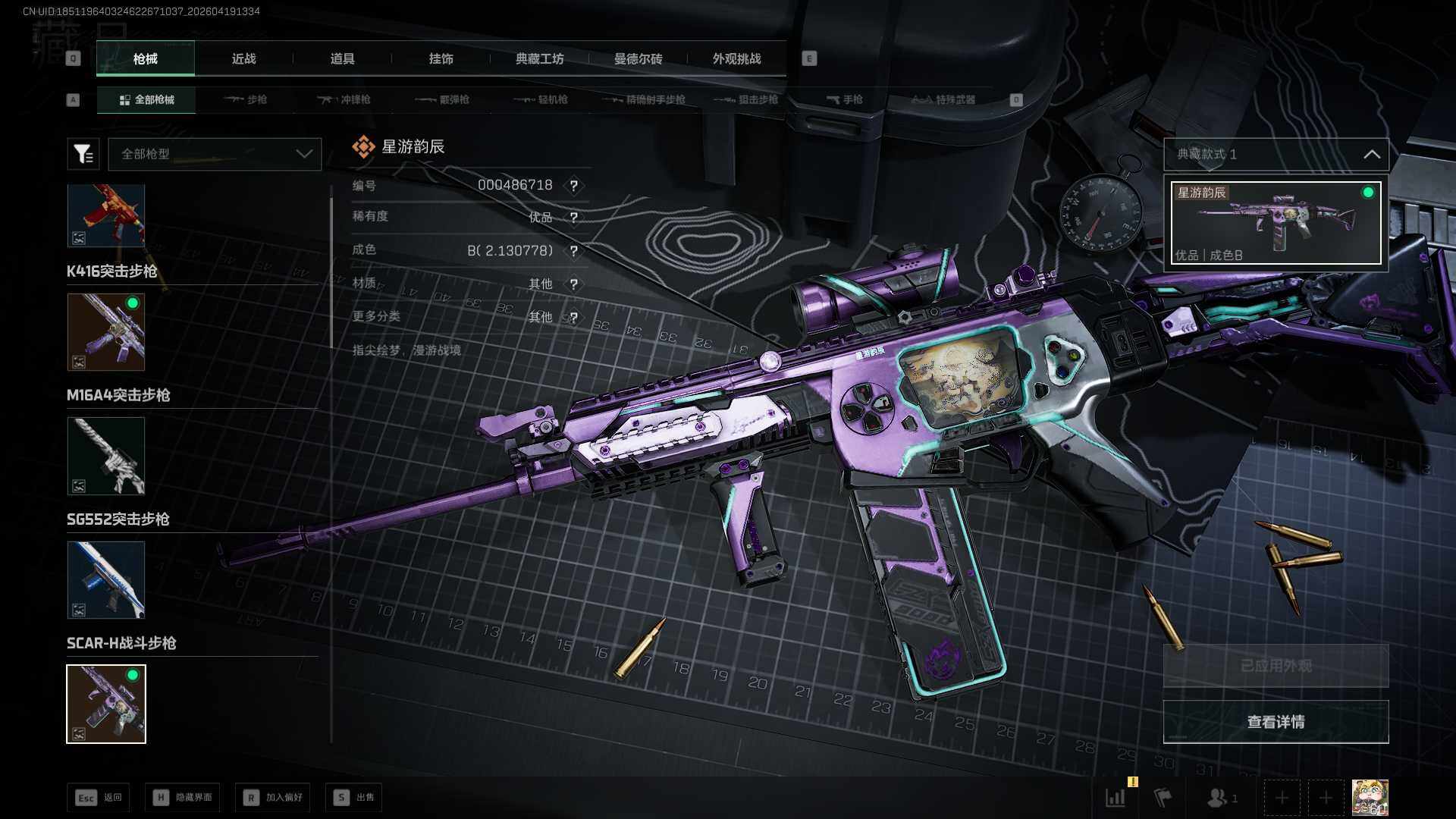Open the 曼德尔砖 tab
The height and width of the screenshot is (819, 1456).
[x=638, y=59]
